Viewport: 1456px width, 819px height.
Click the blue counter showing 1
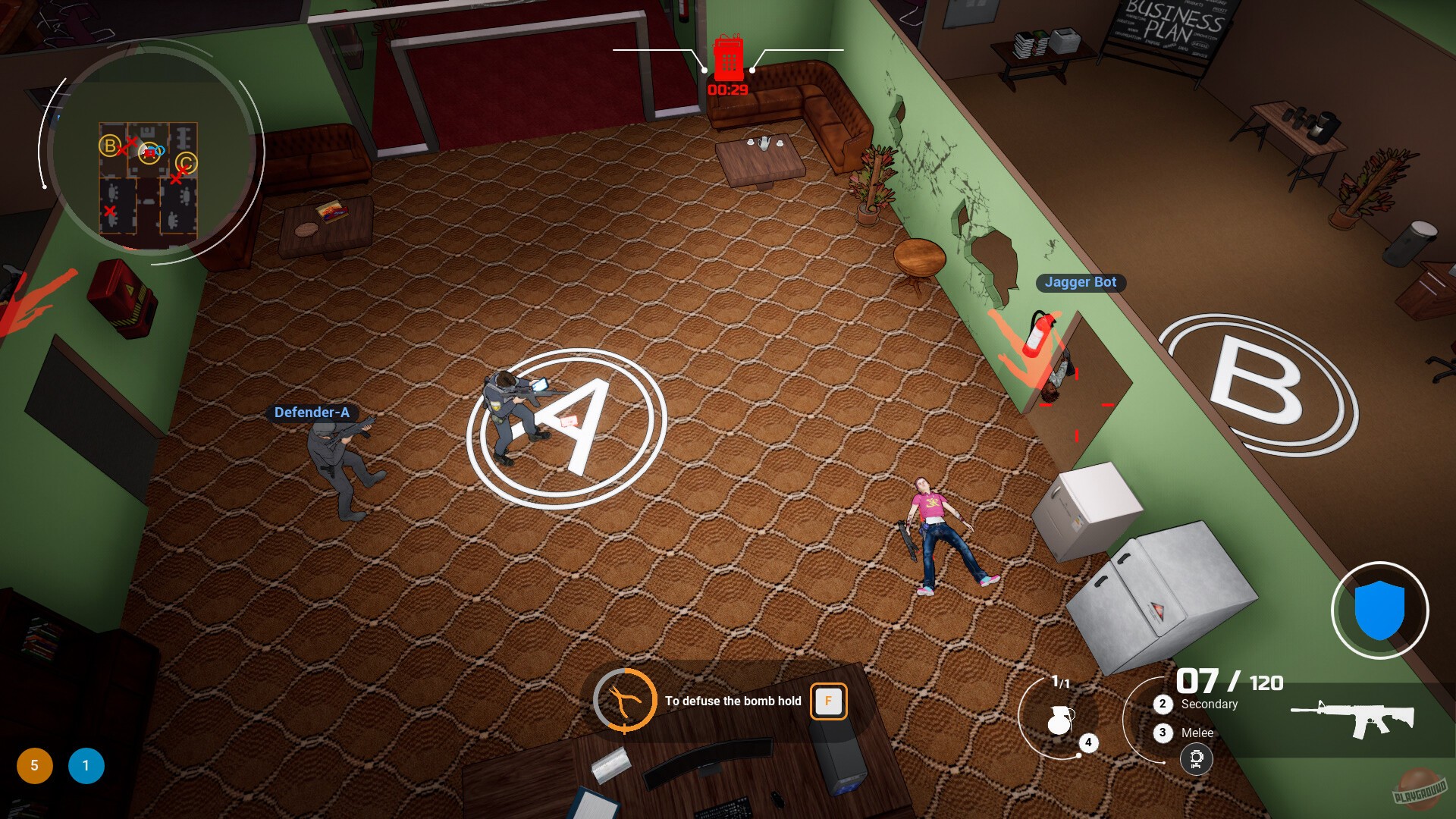tap(86, 766)
